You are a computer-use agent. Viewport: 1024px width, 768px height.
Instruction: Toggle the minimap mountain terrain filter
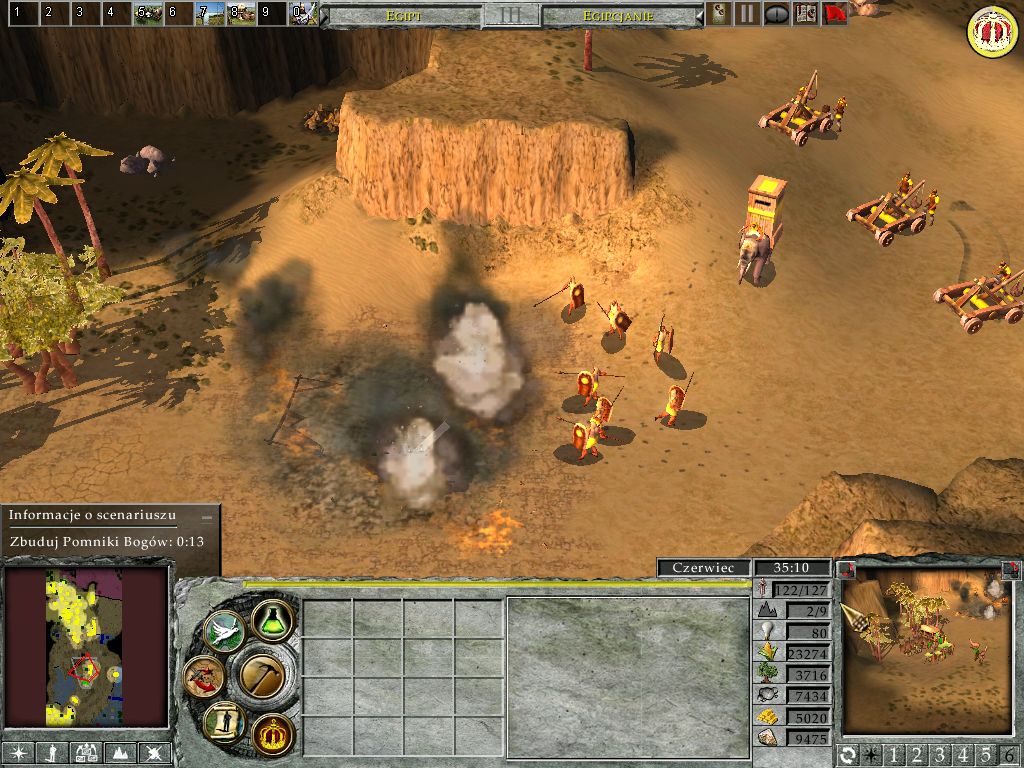coord(120,754)
